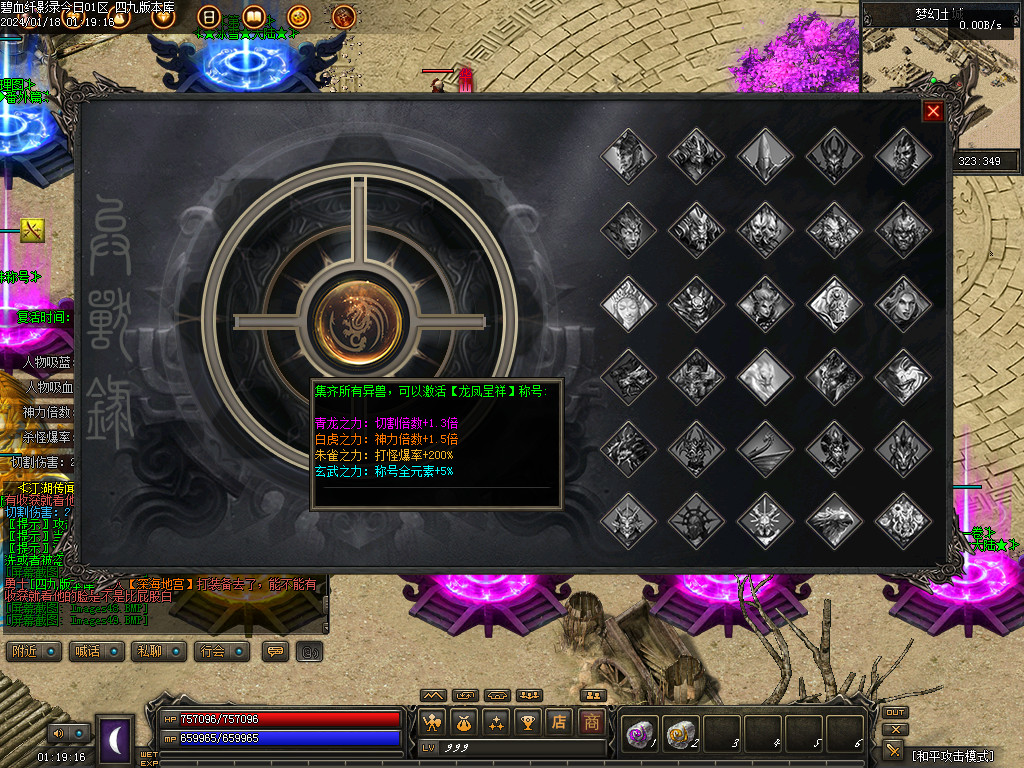This screenshot has height=768, width=1024.
Task: Open the open book icon at top
Action: click(x=253, y=16)
